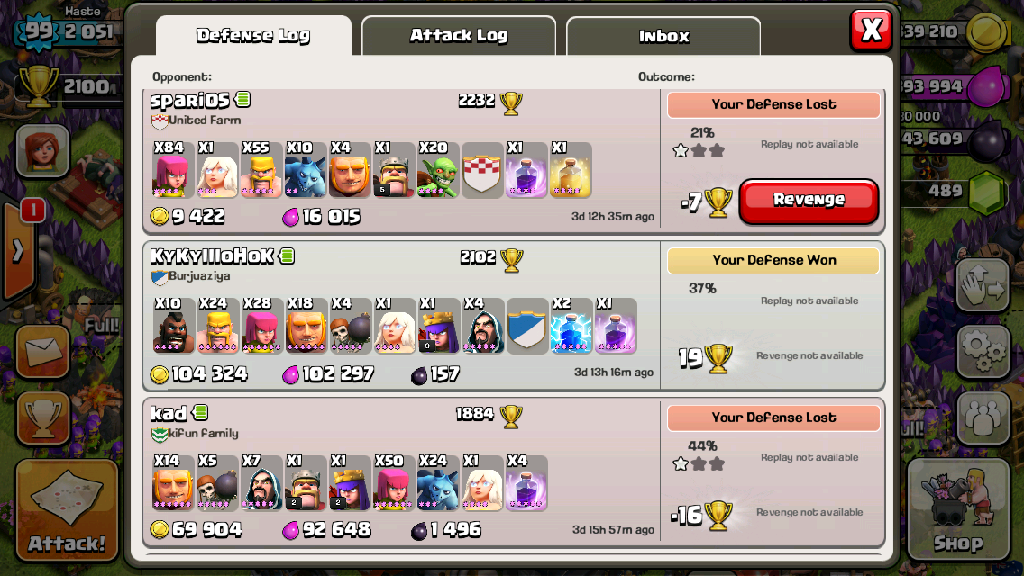Open the friends silhouettes button on the right
This screenshot has width=1024, height=576.
[x=984, y=416]
